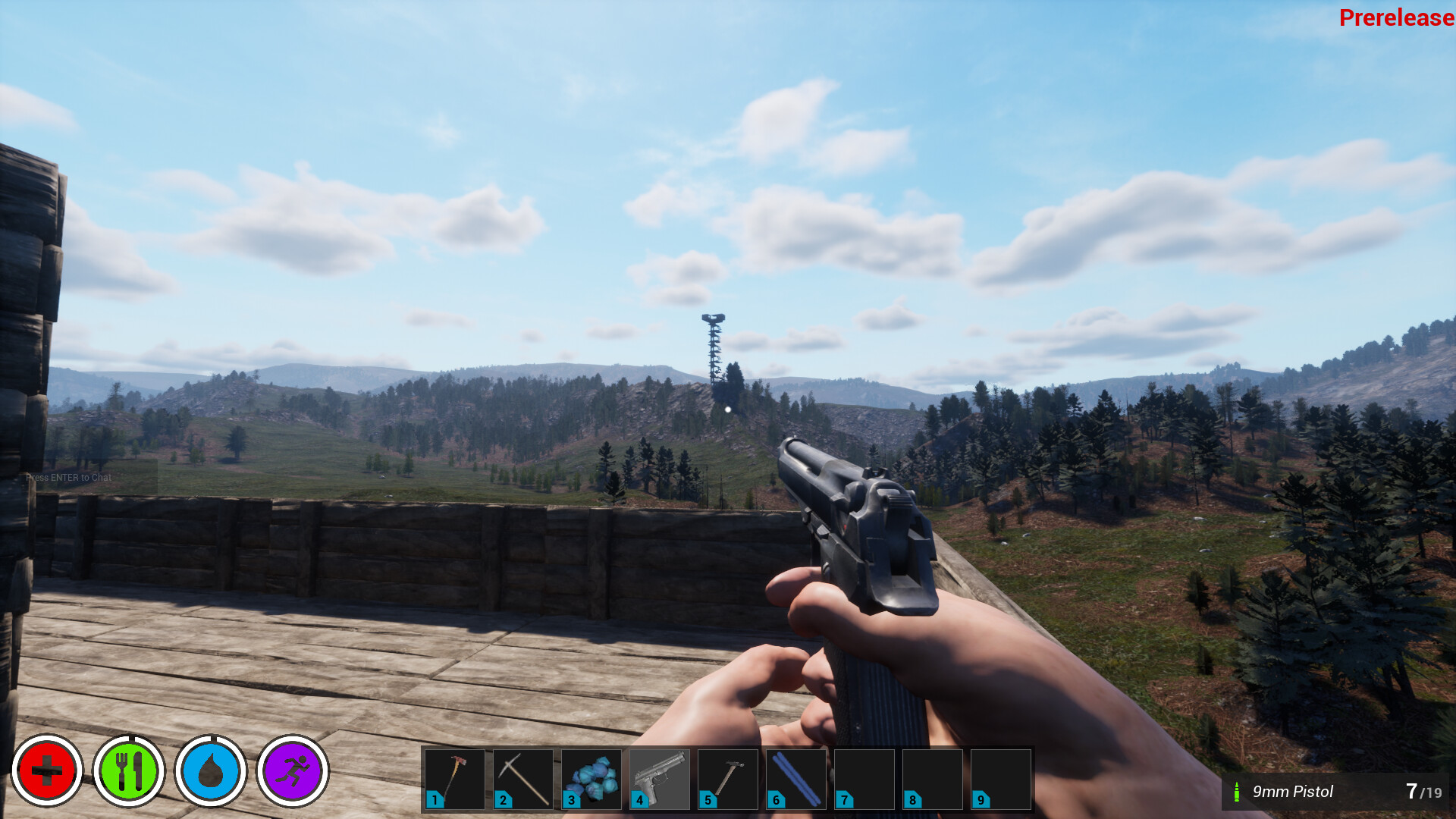The width and height of the screenshot is (1456, 819).
Task: Click the Press ENTER to Chat prompt
Action: (68, 477)
